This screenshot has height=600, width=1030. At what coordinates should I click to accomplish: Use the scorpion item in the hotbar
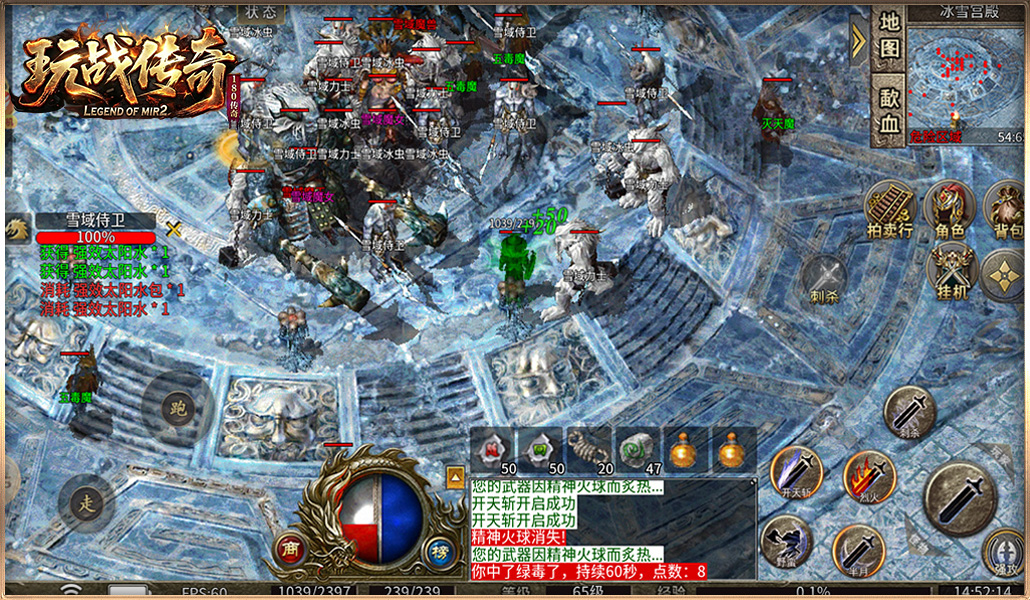[x=588, y=450]
